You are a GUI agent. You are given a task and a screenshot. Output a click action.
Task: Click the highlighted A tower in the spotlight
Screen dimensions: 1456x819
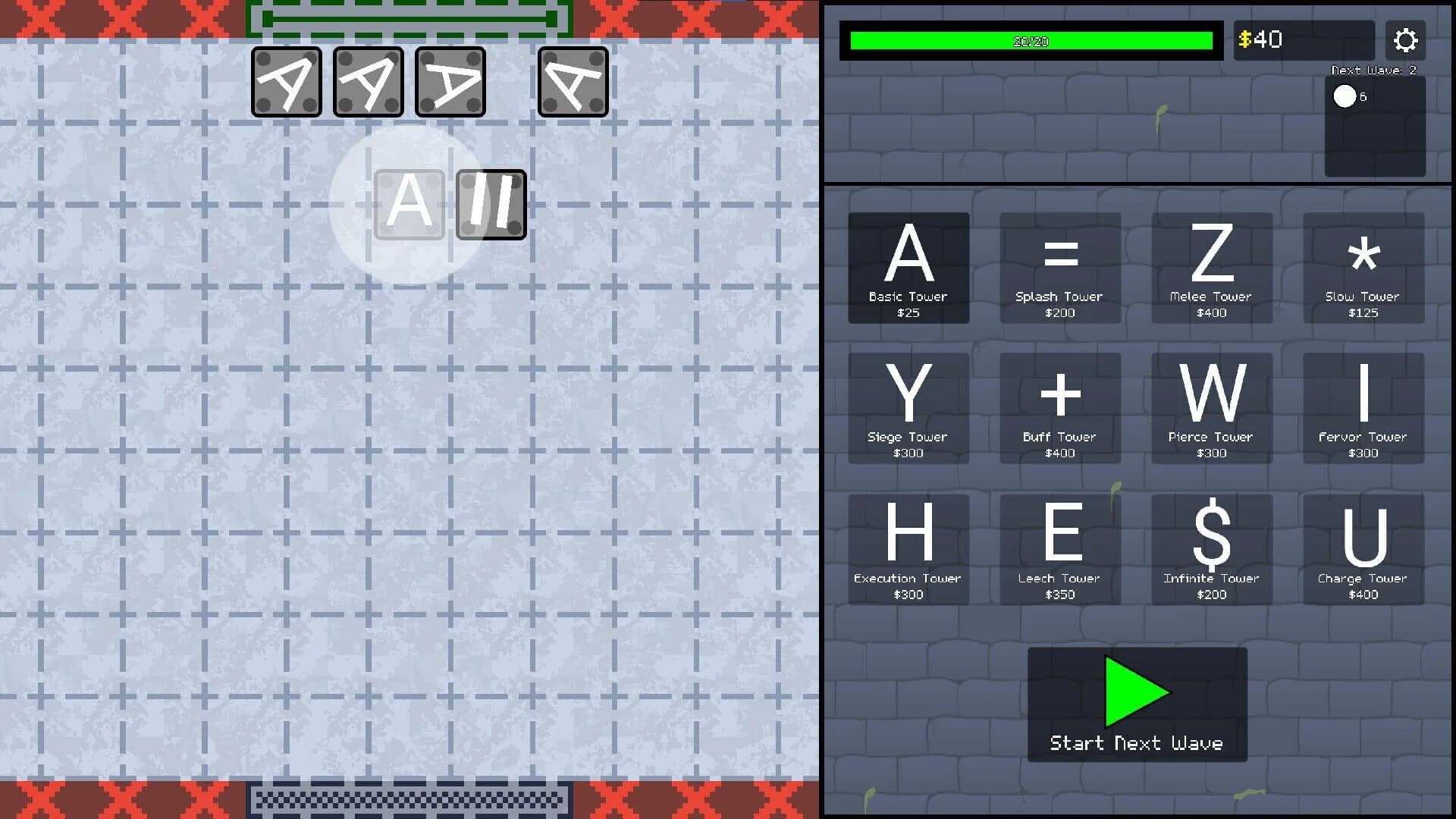click(409, 204)
